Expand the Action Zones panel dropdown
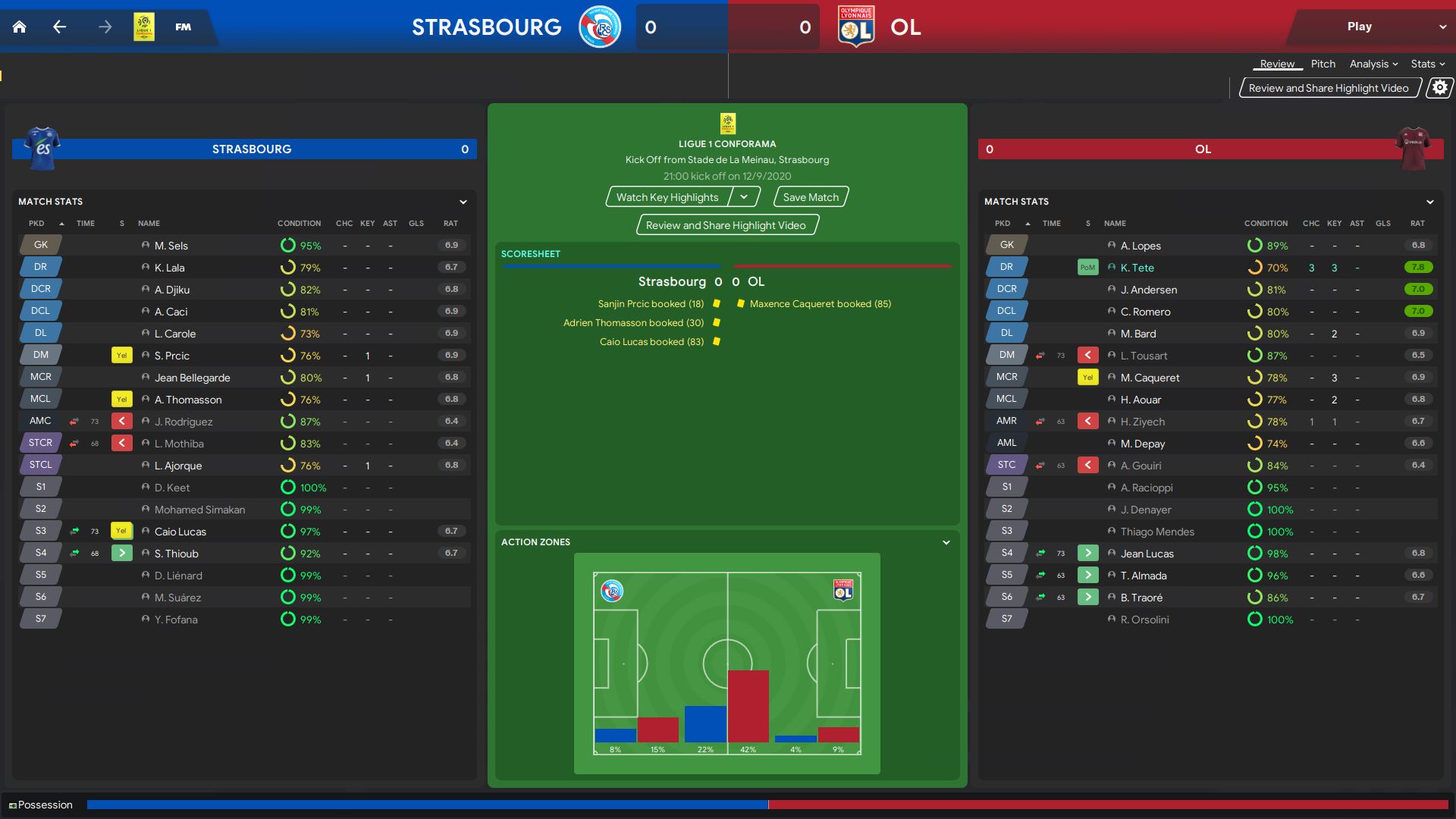This screenshot has height=819, width=1456. tap(946, 542)
